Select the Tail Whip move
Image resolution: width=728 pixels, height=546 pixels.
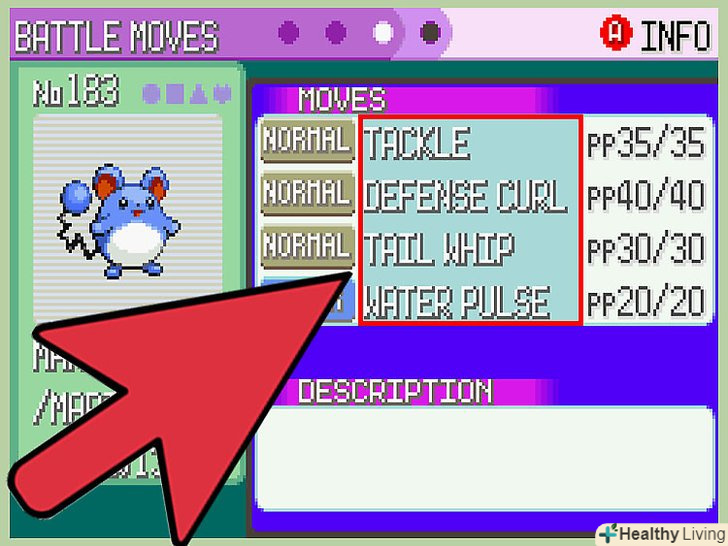[x=439, y=249]
